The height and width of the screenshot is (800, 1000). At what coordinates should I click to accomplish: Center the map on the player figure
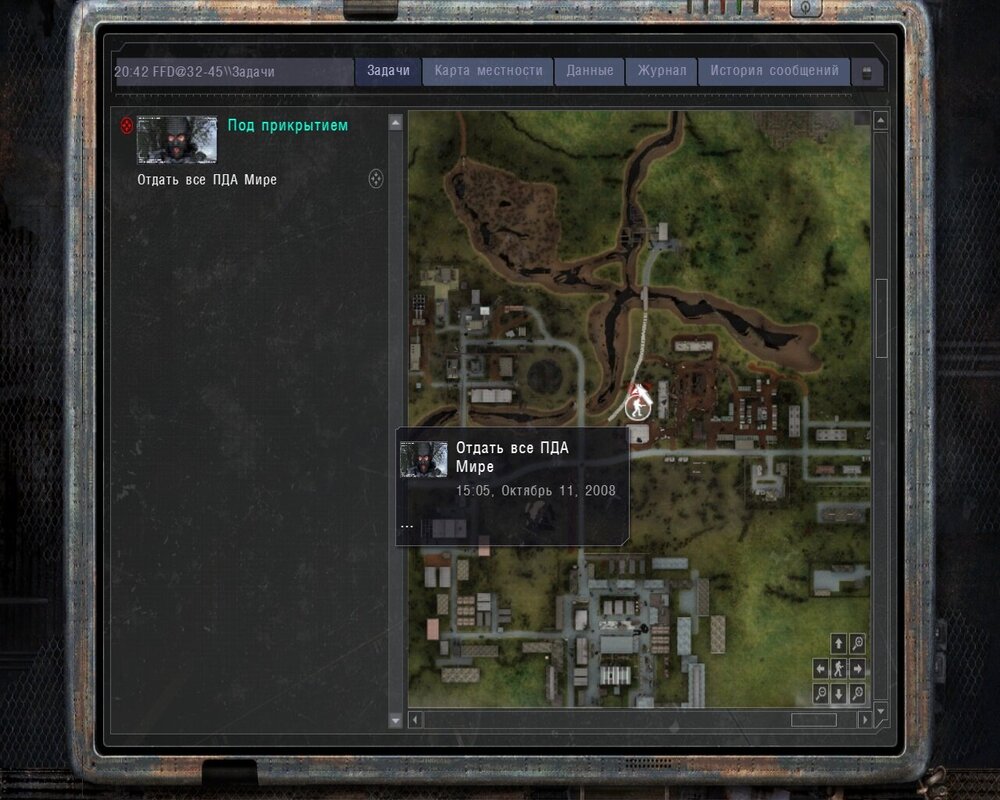838,668
